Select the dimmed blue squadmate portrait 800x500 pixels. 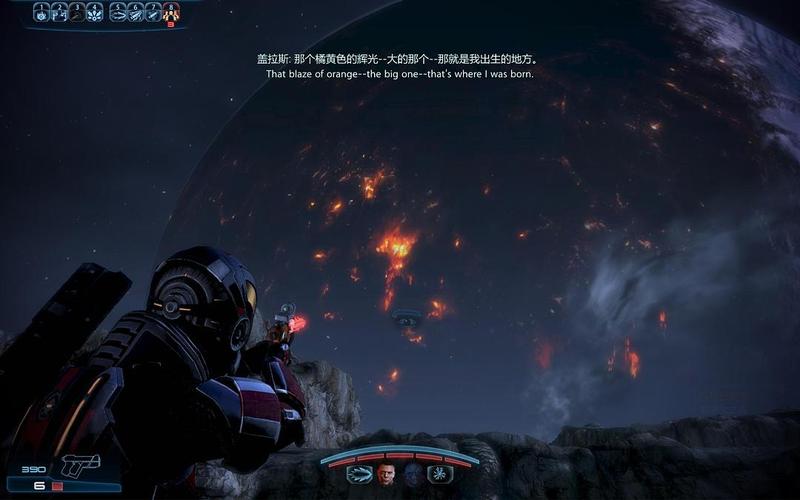(411, 474)
